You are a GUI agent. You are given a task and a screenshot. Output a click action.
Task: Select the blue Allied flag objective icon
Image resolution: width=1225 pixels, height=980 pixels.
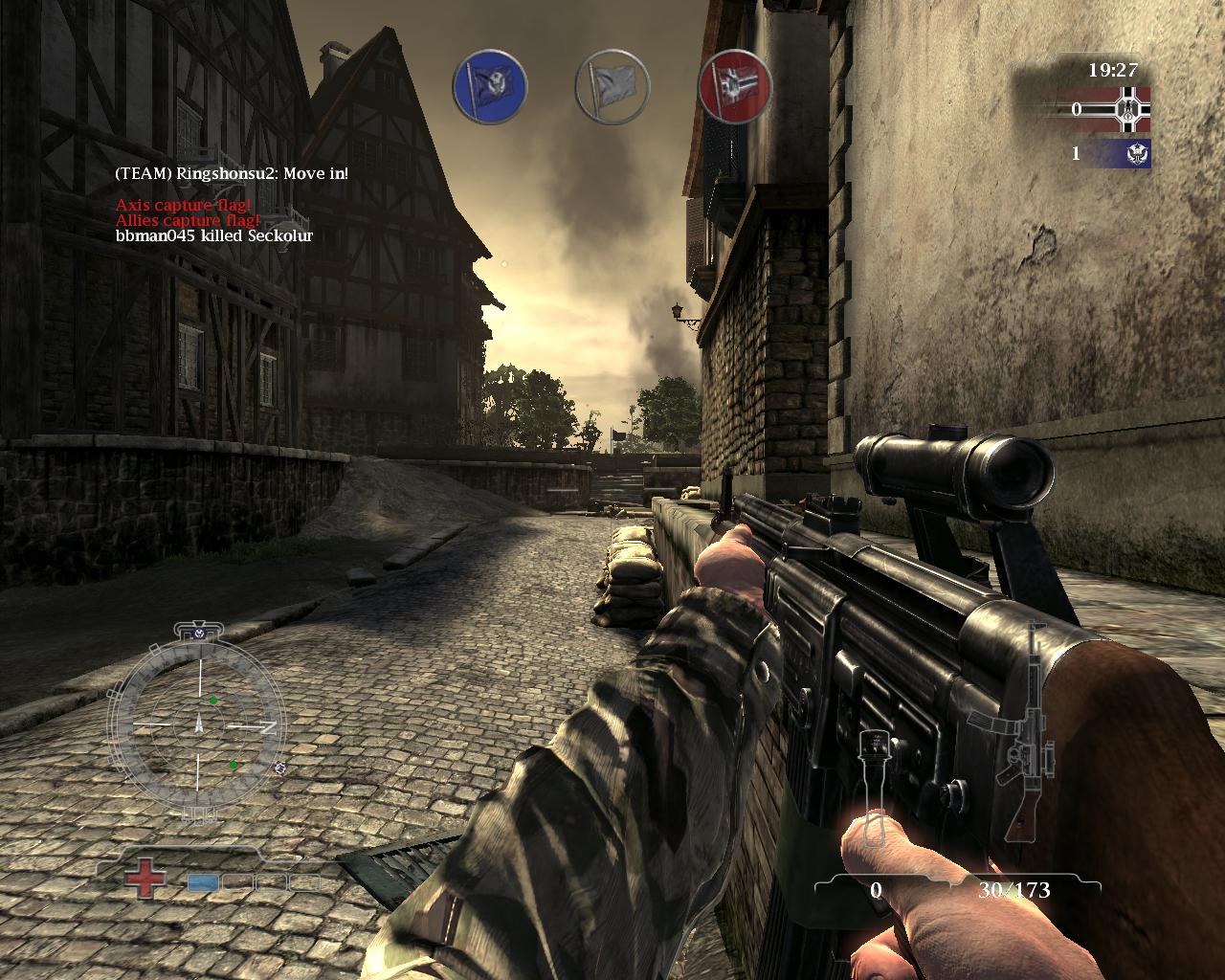489,86
